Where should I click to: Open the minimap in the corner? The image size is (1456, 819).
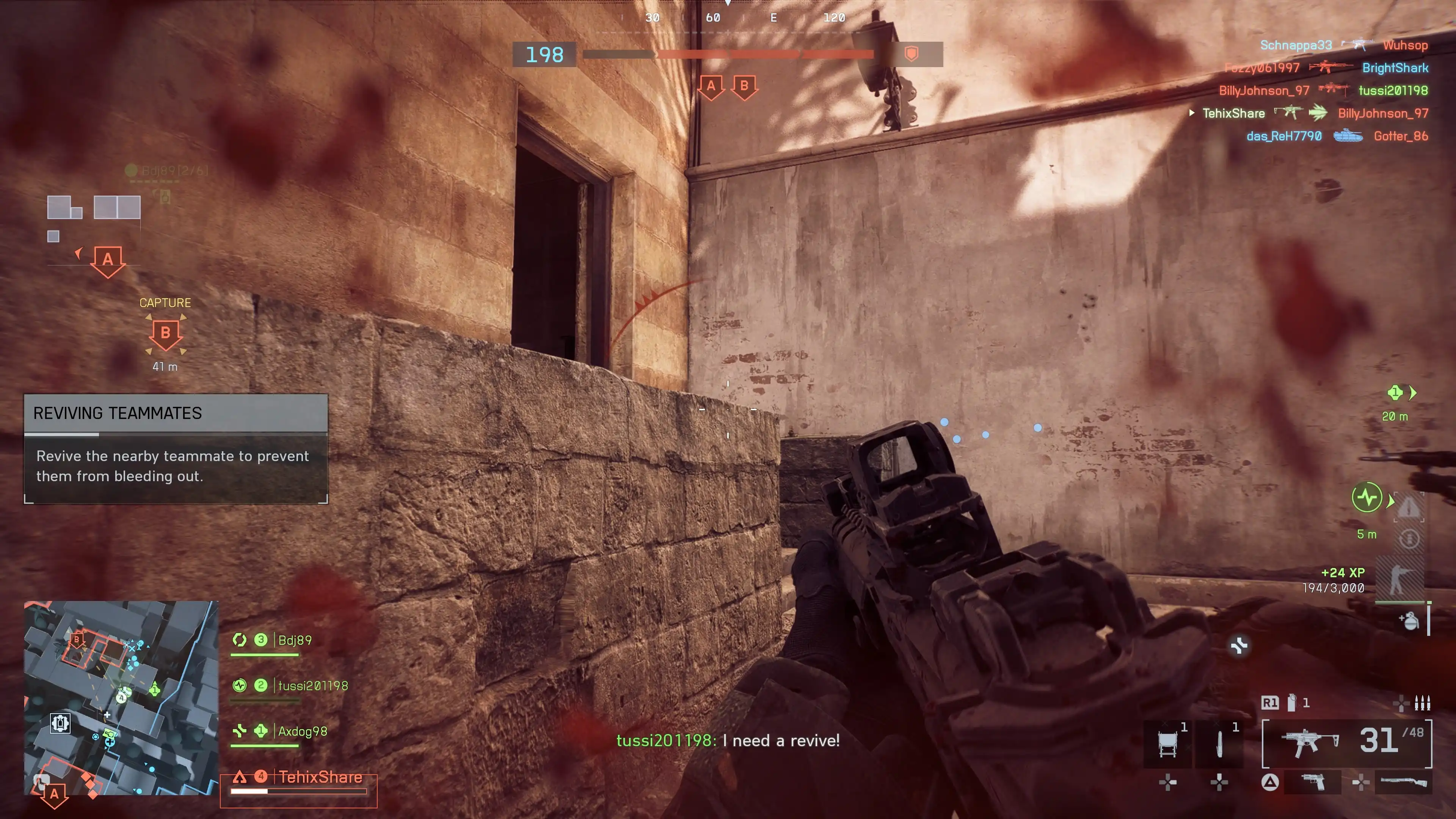[x=121, y=698]
